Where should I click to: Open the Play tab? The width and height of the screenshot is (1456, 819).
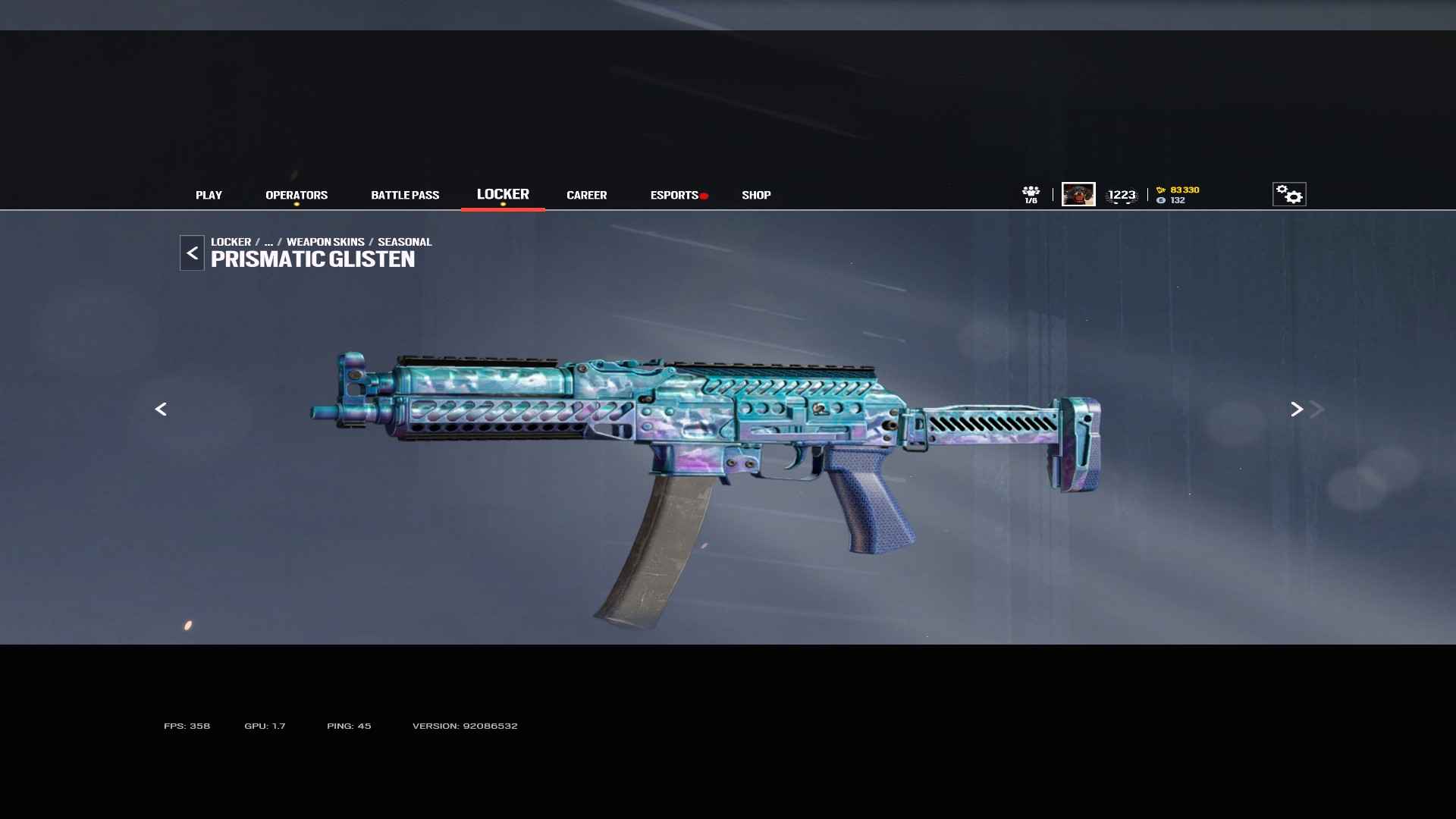pyautogui.click(x=209, y=195)
